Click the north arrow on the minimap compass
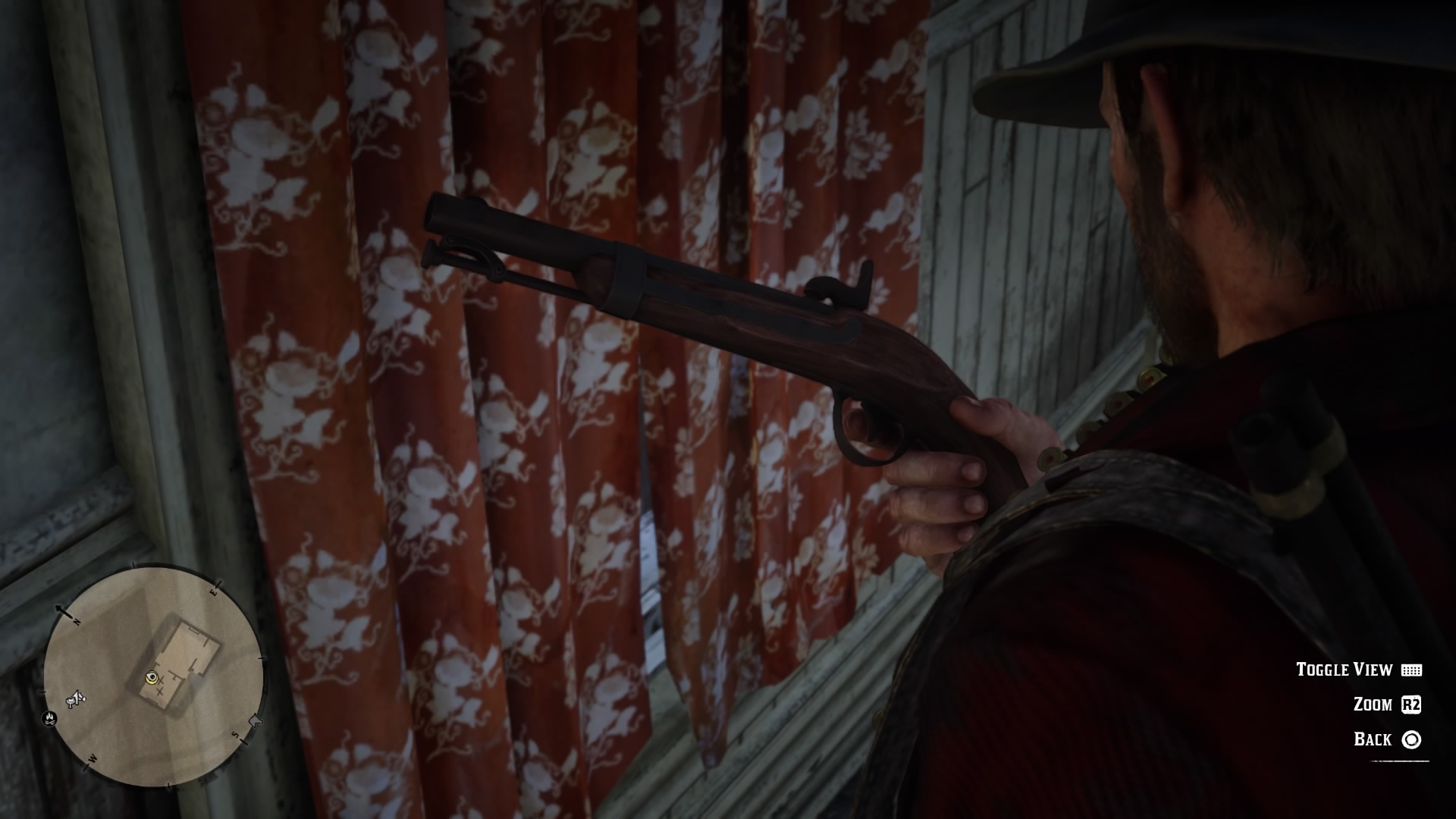The width and height of the screenshot is (1456, 819). pos(59,609)
